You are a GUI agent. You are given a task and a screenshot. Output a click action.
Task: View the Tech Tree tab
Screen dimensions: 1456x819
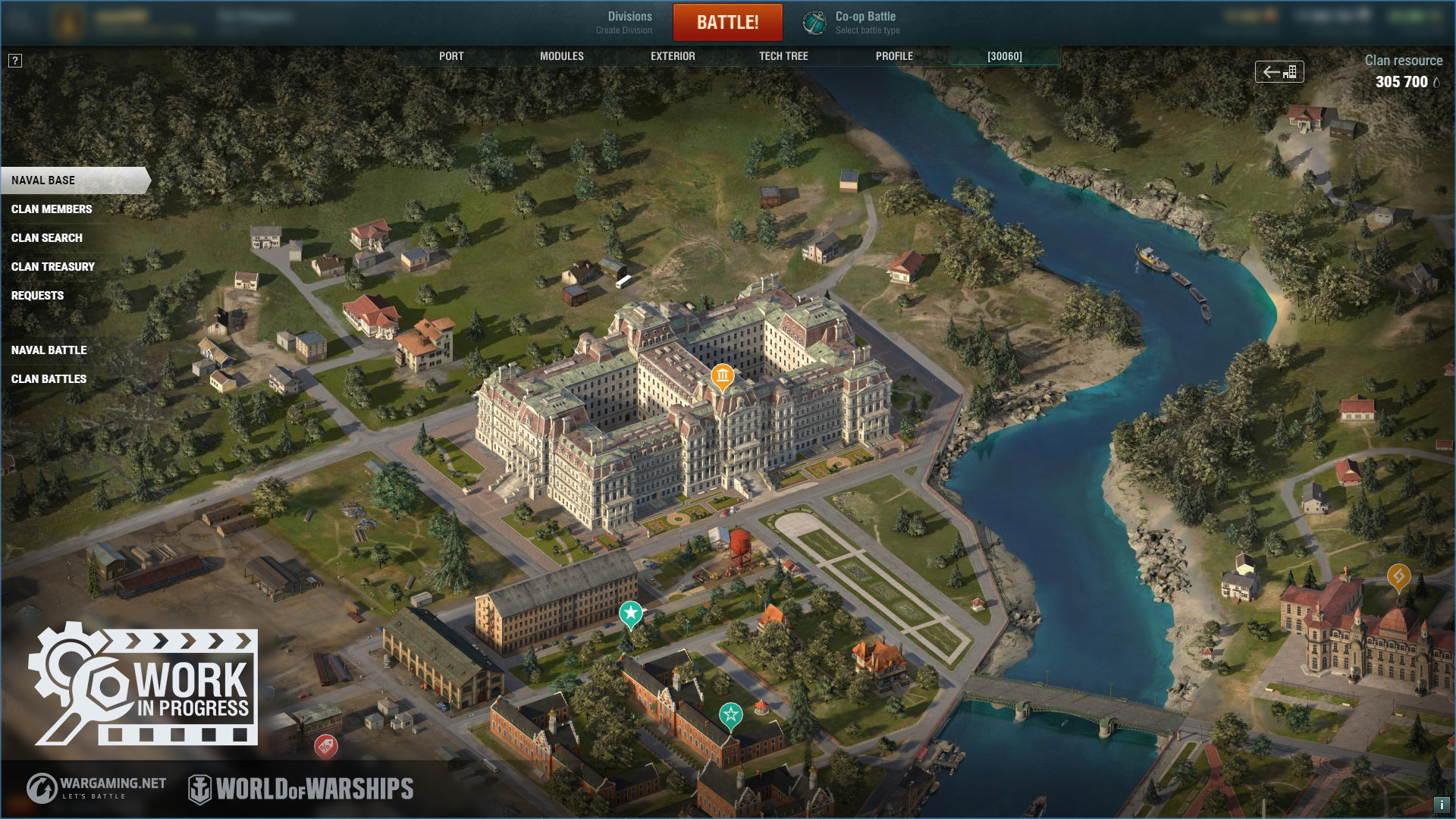click(783, 56)
